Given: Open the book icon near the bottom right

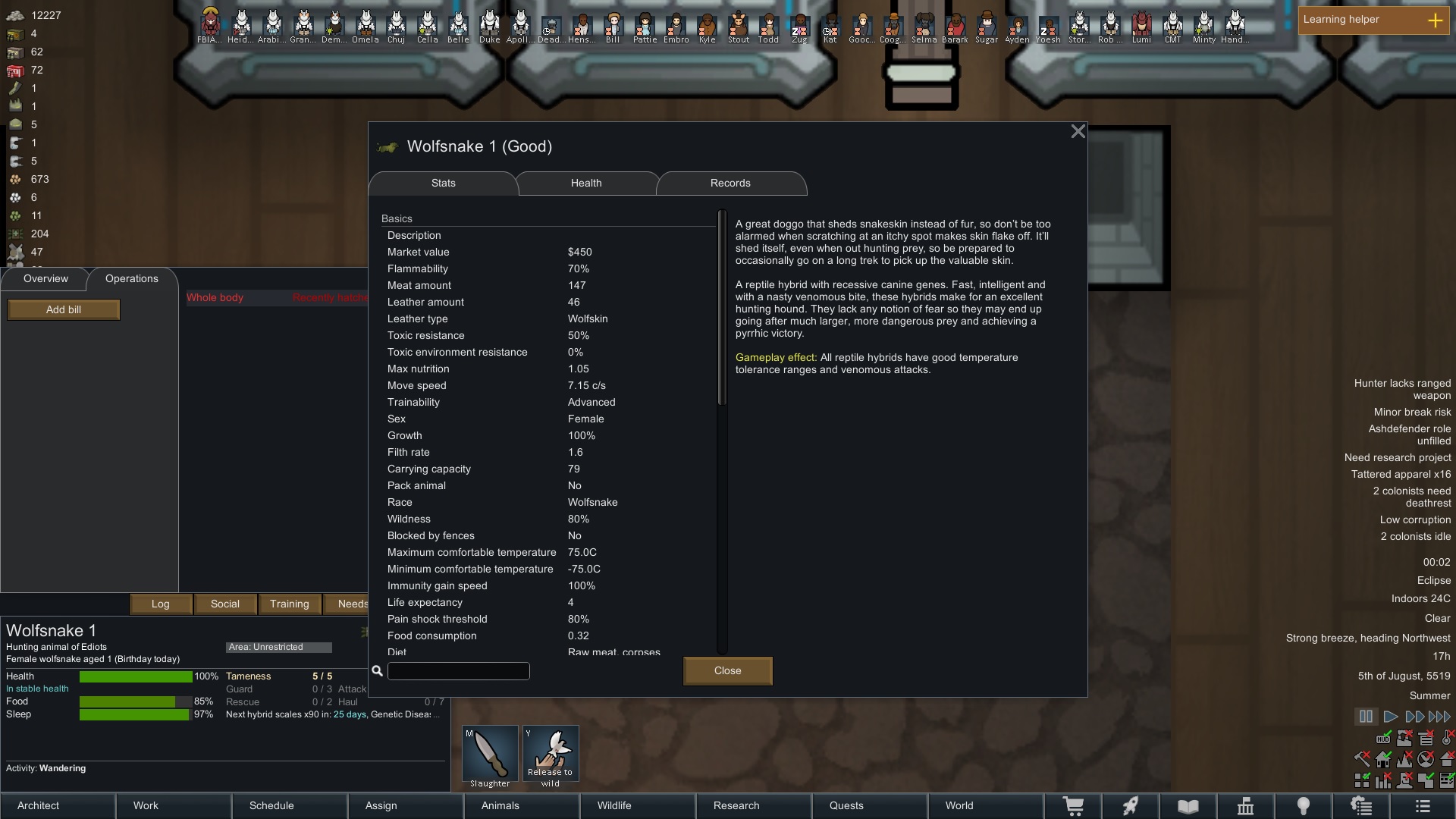Looking at the screenshot, I should 1189,806.
